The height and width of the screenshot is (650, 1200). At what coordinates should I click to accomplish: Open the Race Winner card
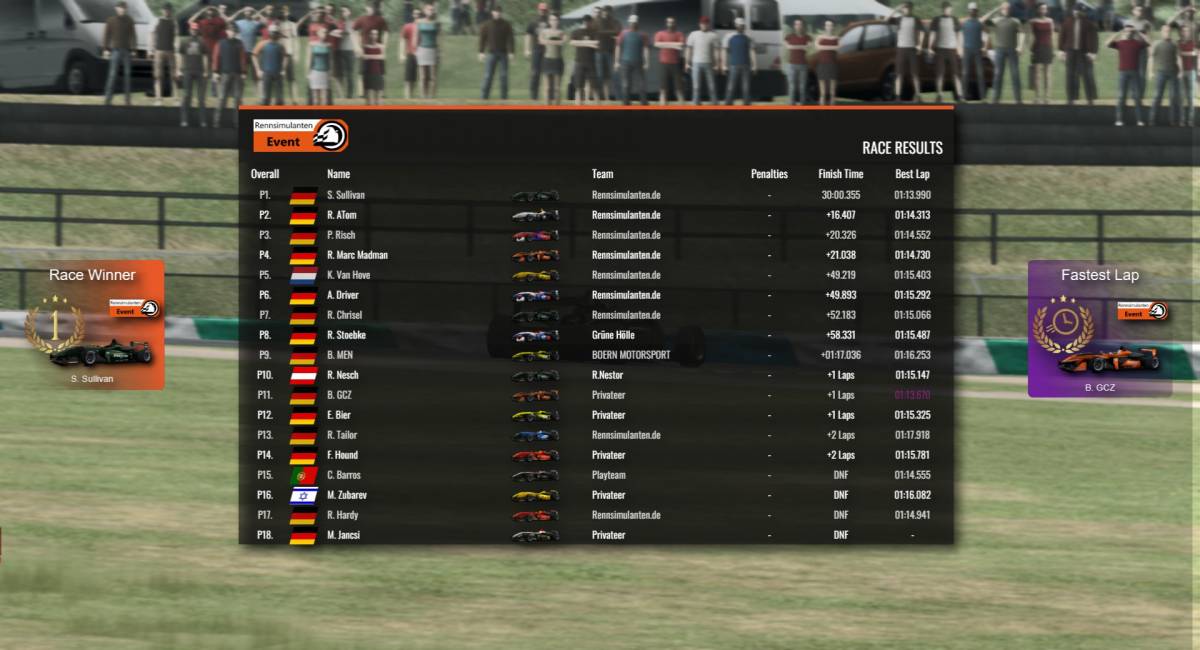point(92,325)
